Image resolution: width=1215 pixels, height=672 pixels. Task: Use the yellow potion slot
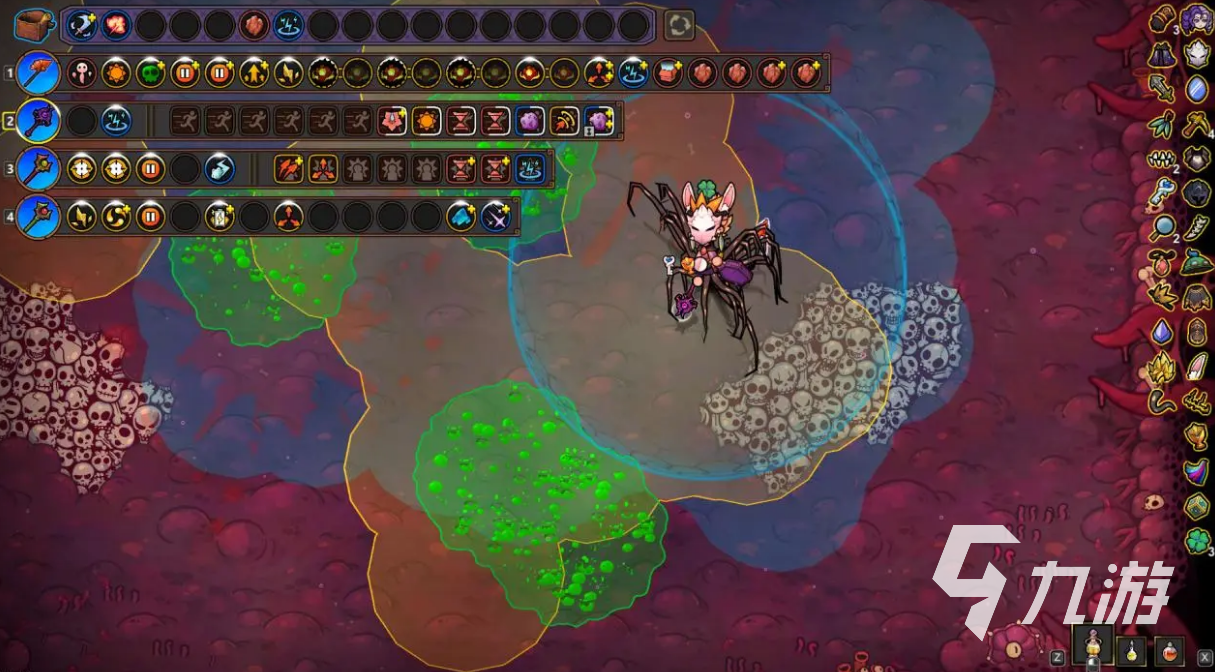1131,650
